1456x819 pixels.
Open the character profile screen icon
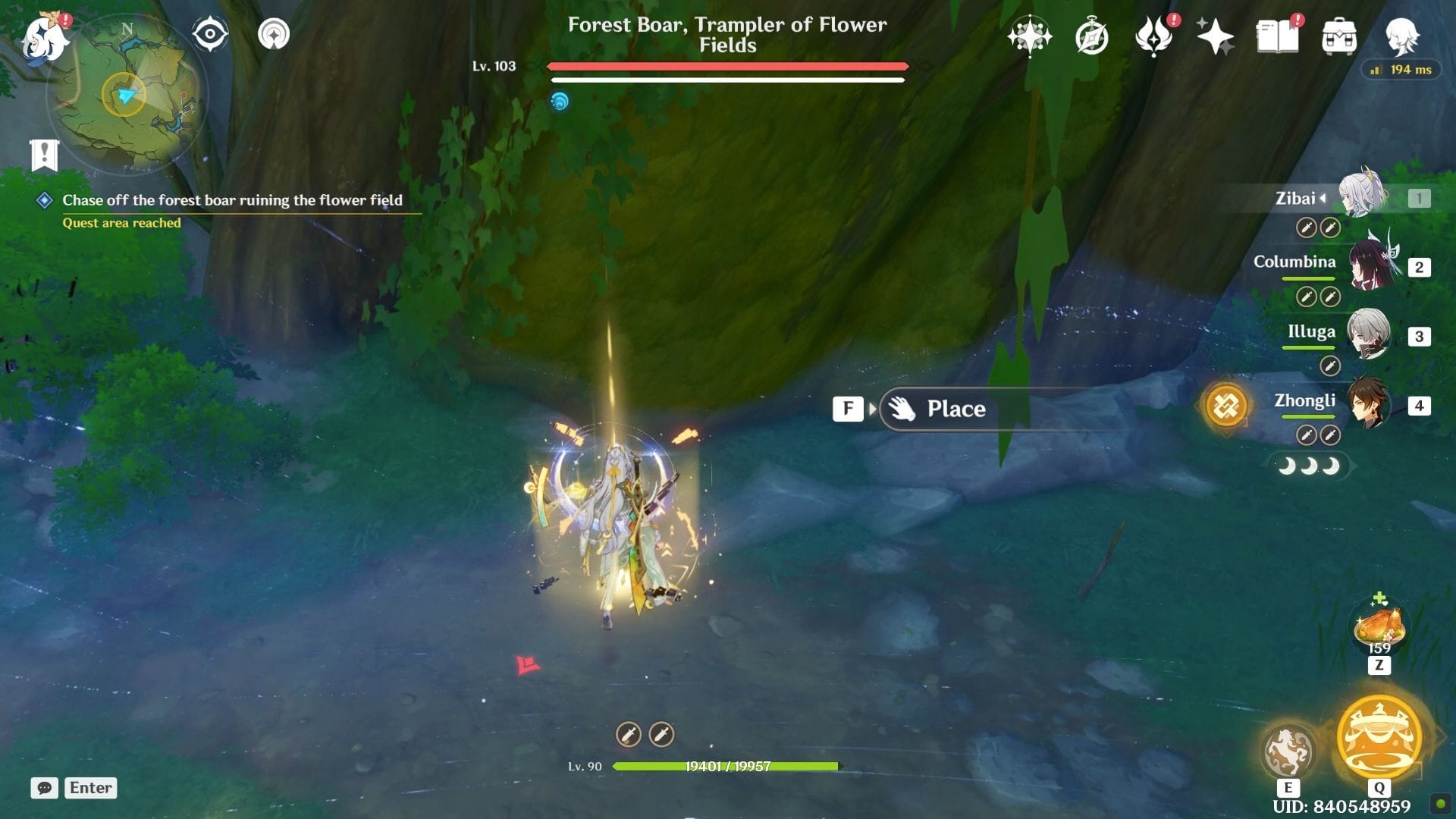pos(1401,35)
